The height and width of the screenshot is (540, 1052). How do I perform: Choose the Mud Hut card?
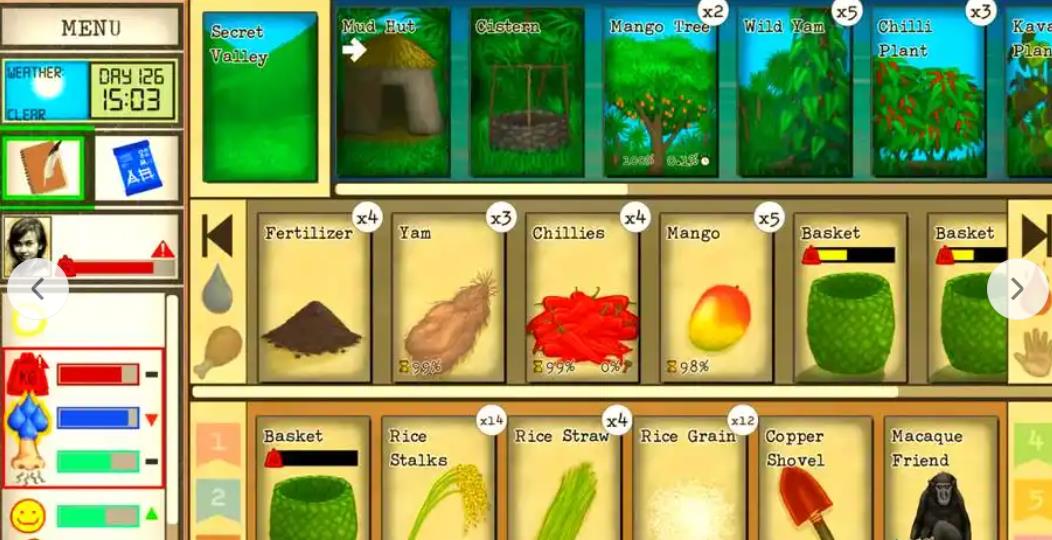(x=392, y=93)
